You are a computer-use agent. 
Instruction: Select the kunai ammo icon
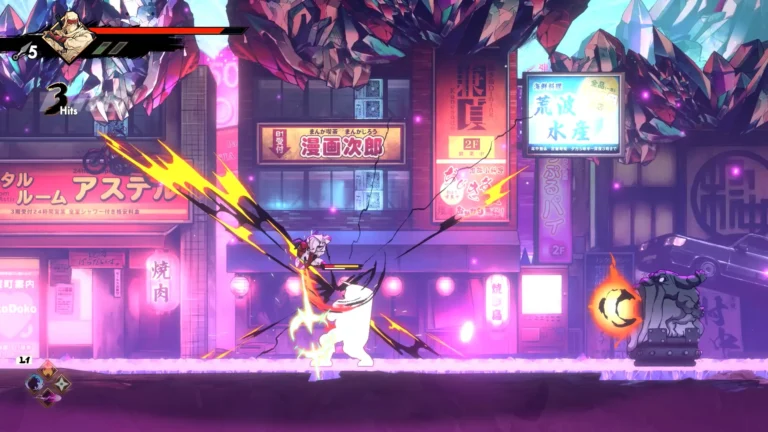pos(20,52)
